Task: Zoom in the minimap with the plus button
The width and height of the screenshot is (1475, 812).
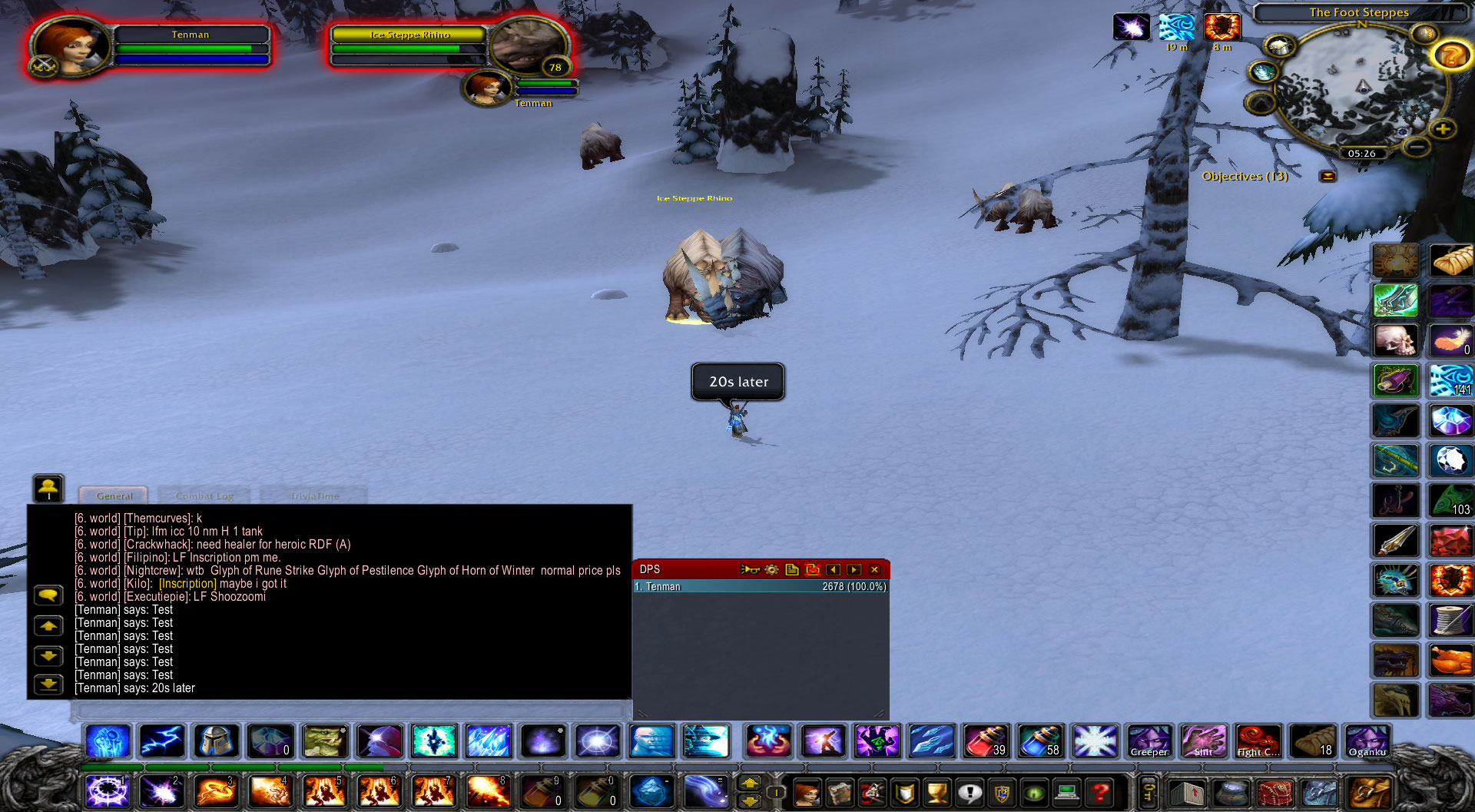Action: click(x=1443, y=129)
